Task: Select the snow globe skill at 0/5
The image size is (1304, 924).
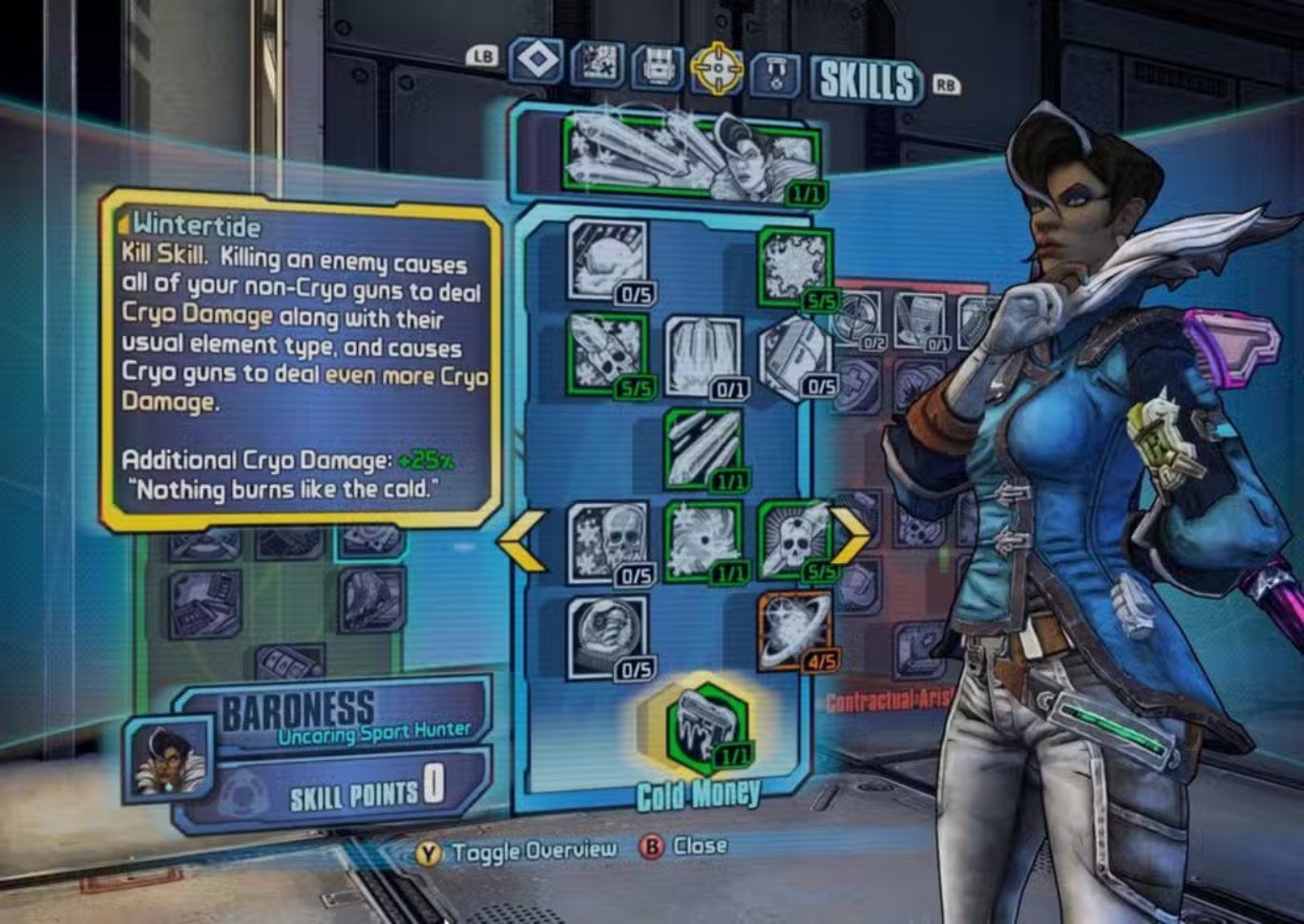Action: pos(607,635)
